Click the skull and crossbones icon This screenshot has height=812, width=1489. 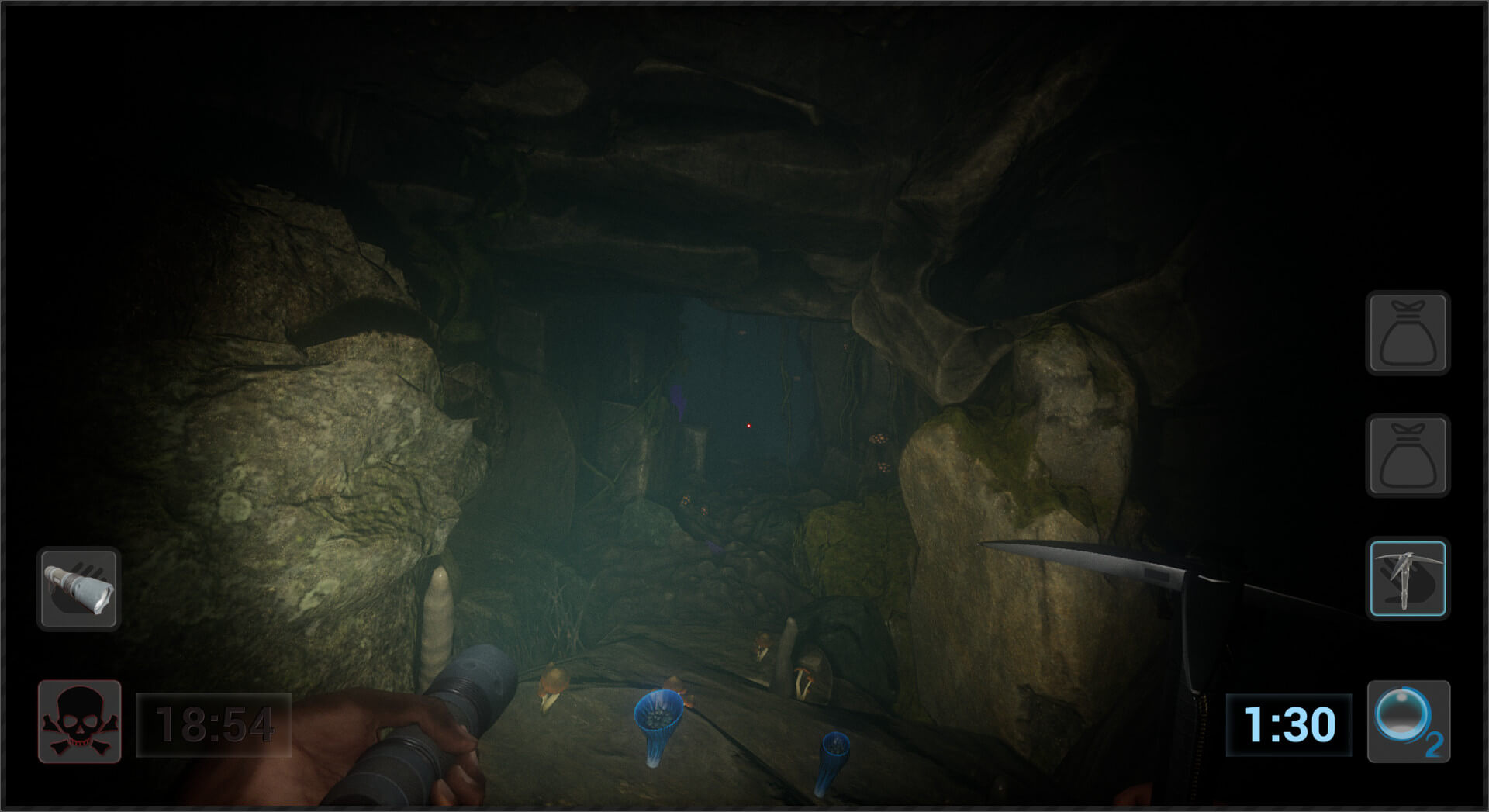80,722
